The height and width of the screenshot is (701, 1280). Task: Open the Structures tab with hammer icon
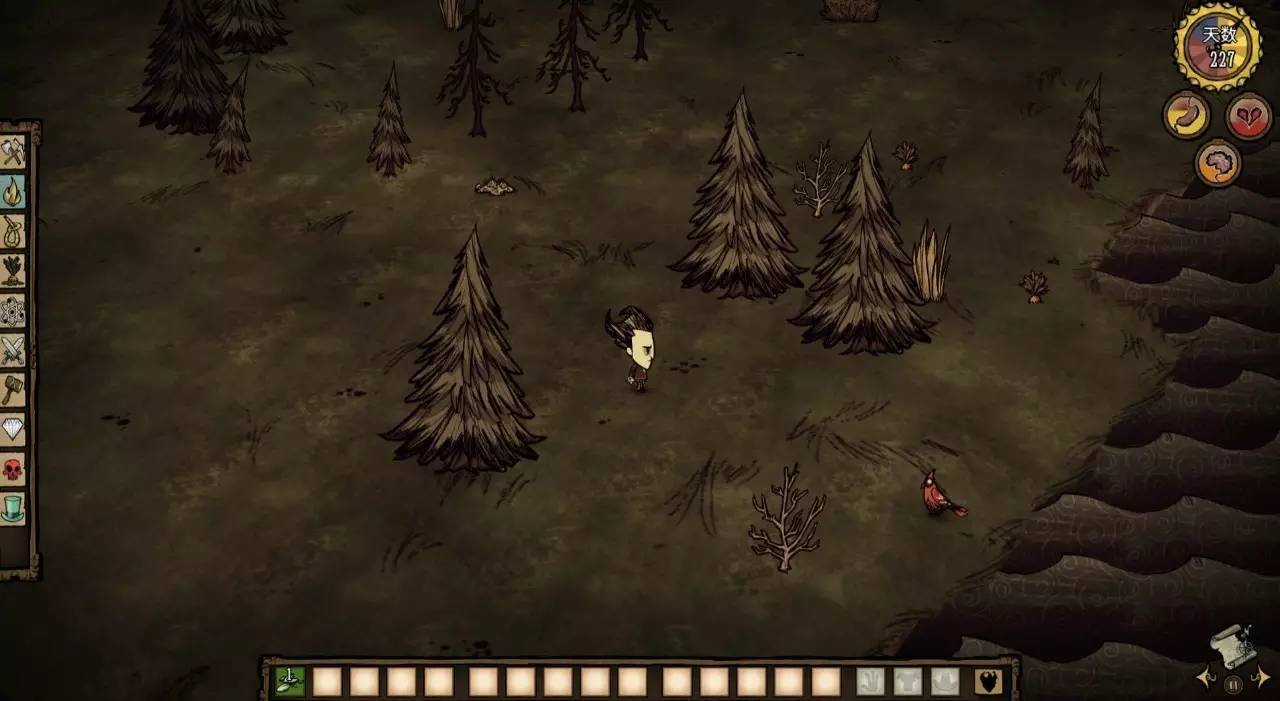(13, 389)
